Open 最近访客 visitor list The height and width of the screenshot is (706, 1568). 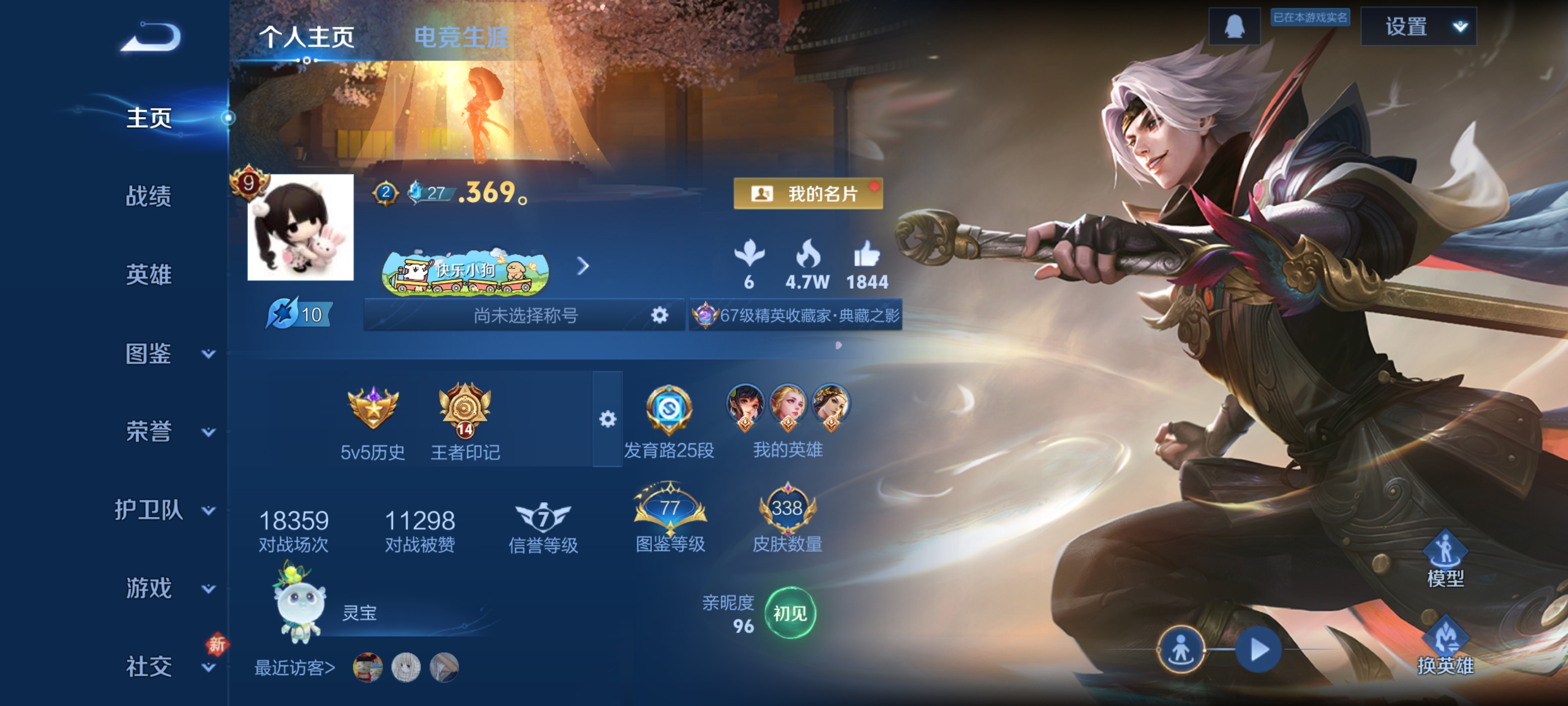pyautogui.click(x=295, y=668)
